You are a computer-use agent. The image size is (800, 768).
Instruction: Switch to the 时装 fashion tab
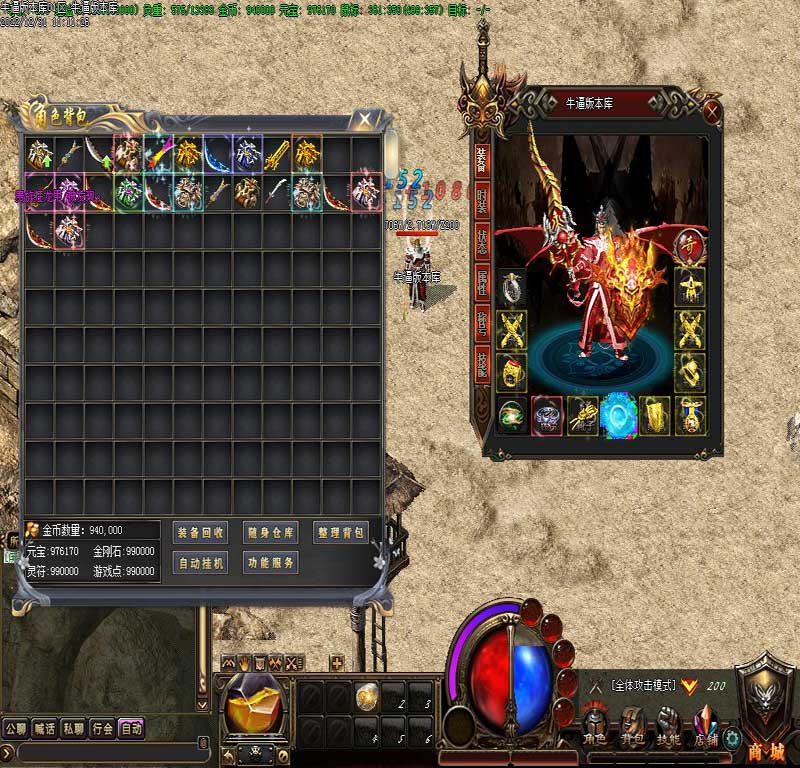point(482,200)
